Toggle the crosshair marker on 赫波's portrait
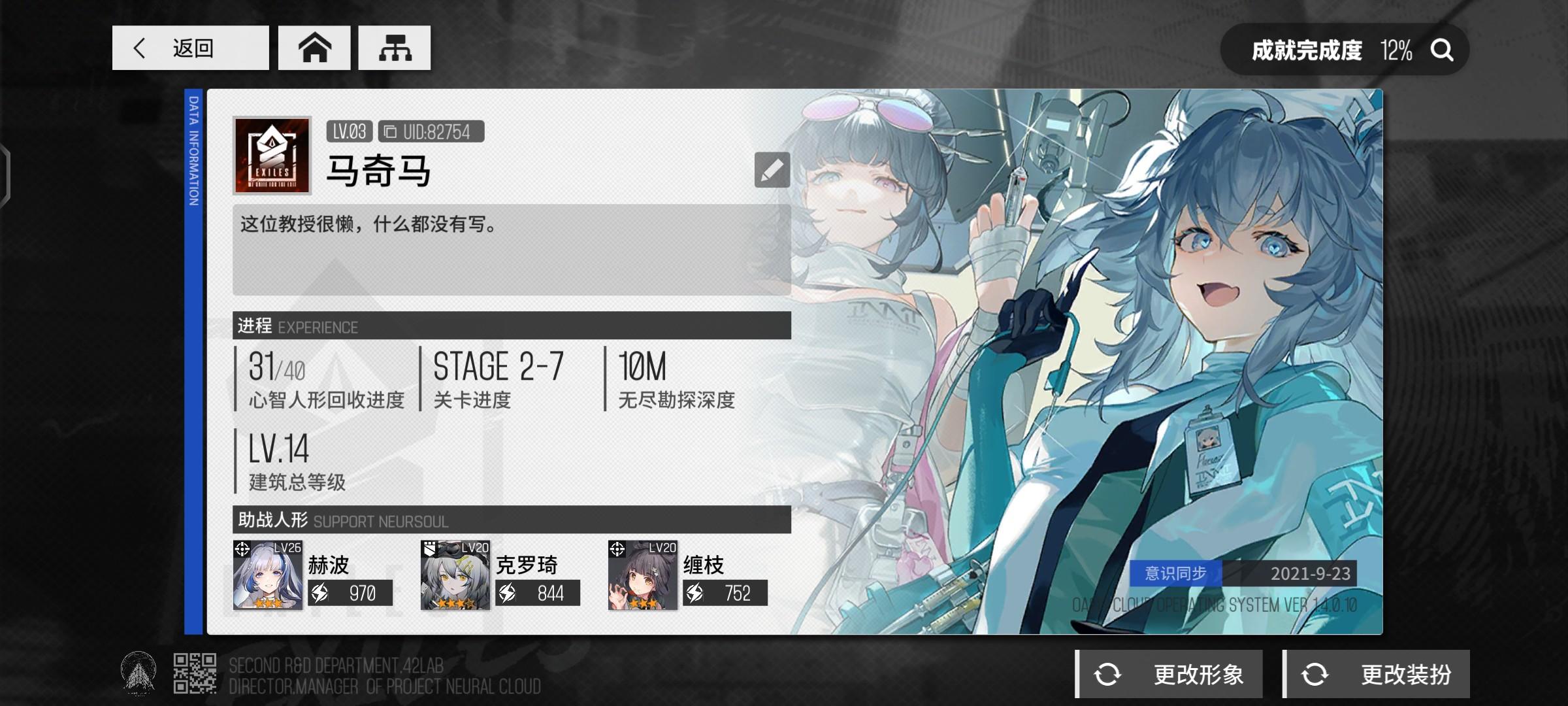Viewport: 1568px width, 706px height. (242, 548)
